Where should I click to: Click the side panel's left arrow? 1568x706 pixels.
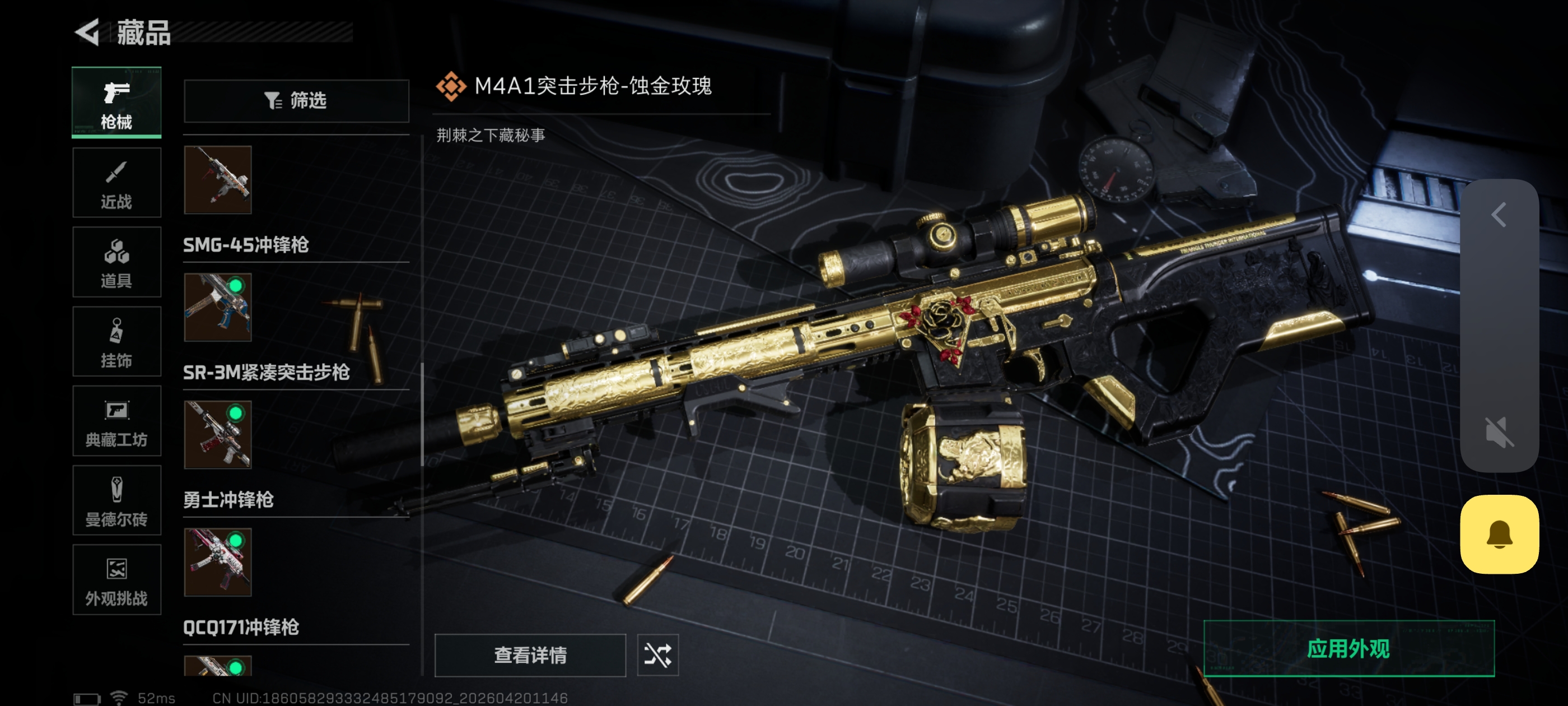coord(1499,215)
